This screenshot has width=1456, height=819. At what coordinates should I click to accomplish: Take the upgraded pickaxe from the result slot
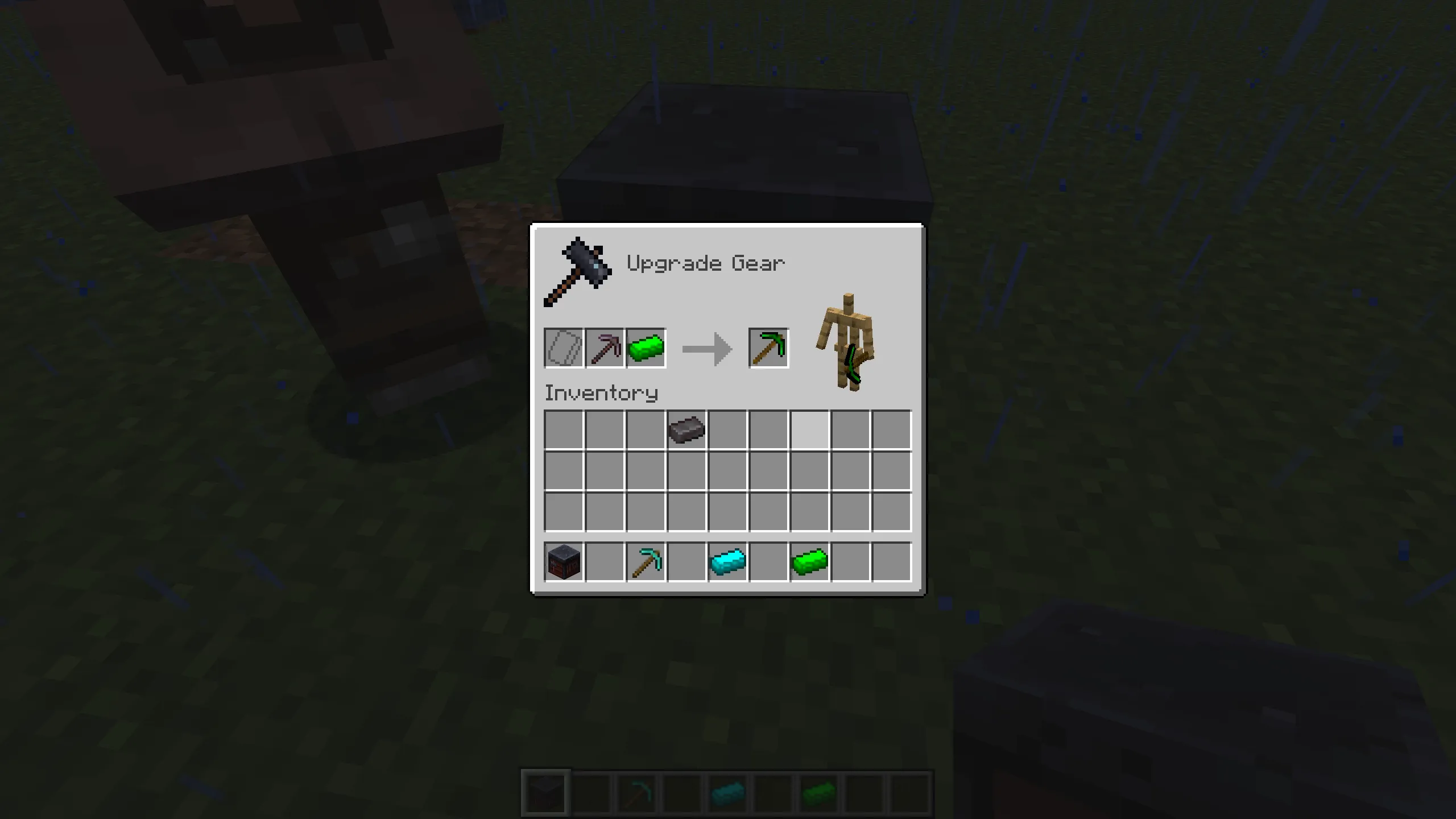coord(768,348)
